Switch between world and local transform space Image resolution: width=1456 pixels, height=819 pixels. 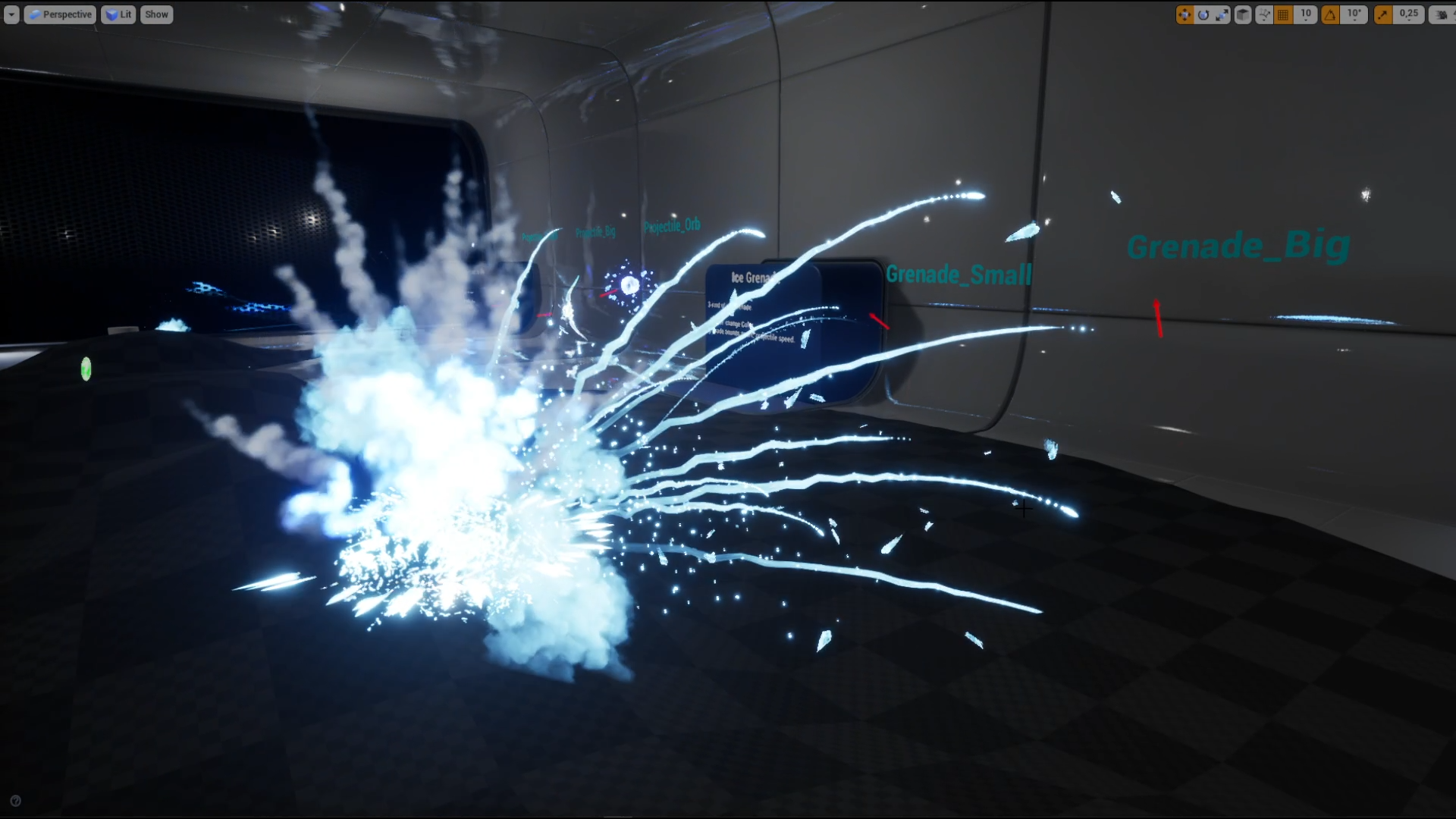pos(1243,14)
